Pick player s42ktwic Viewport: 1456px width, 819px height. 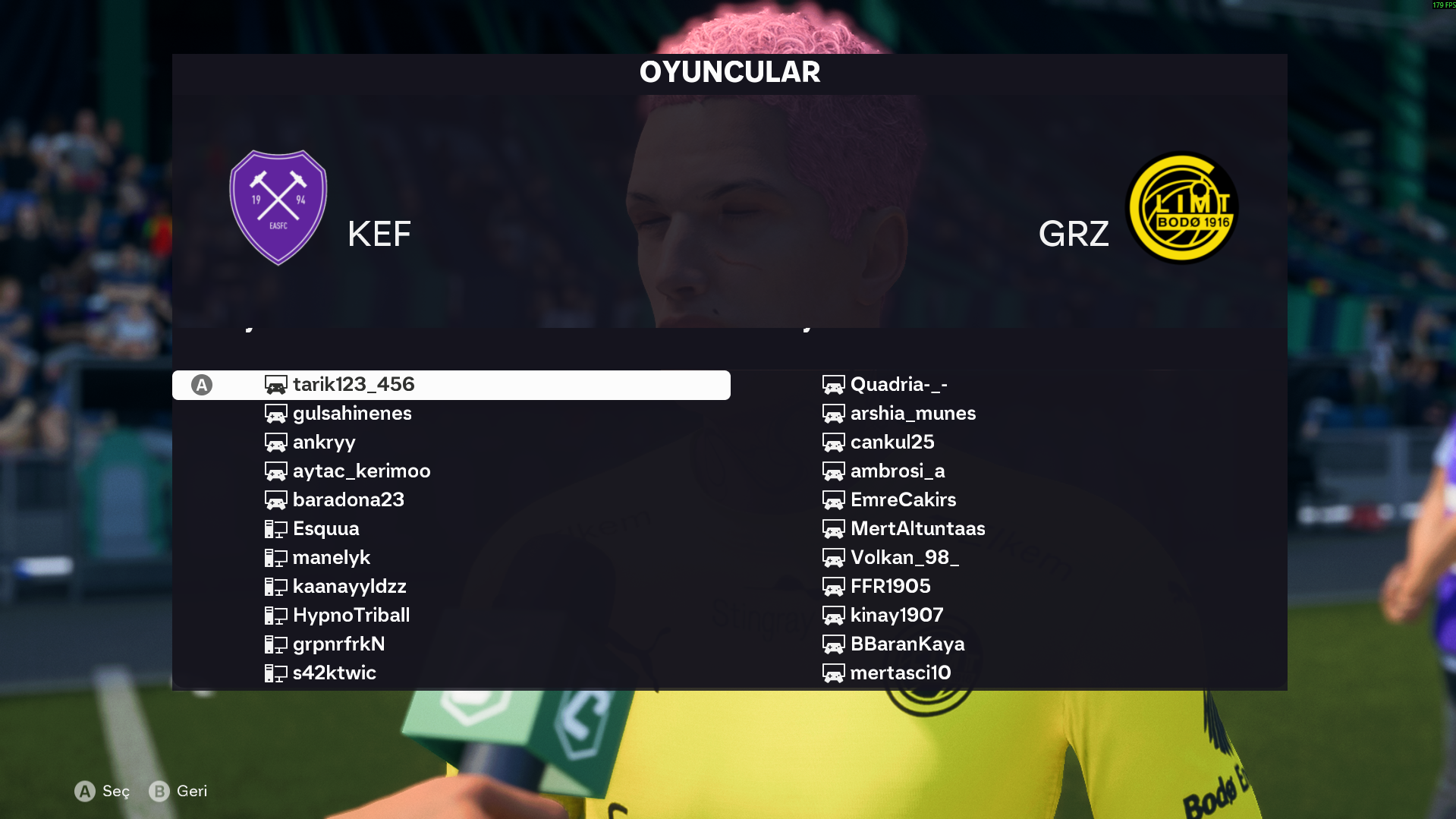click(x=334, y=673)
